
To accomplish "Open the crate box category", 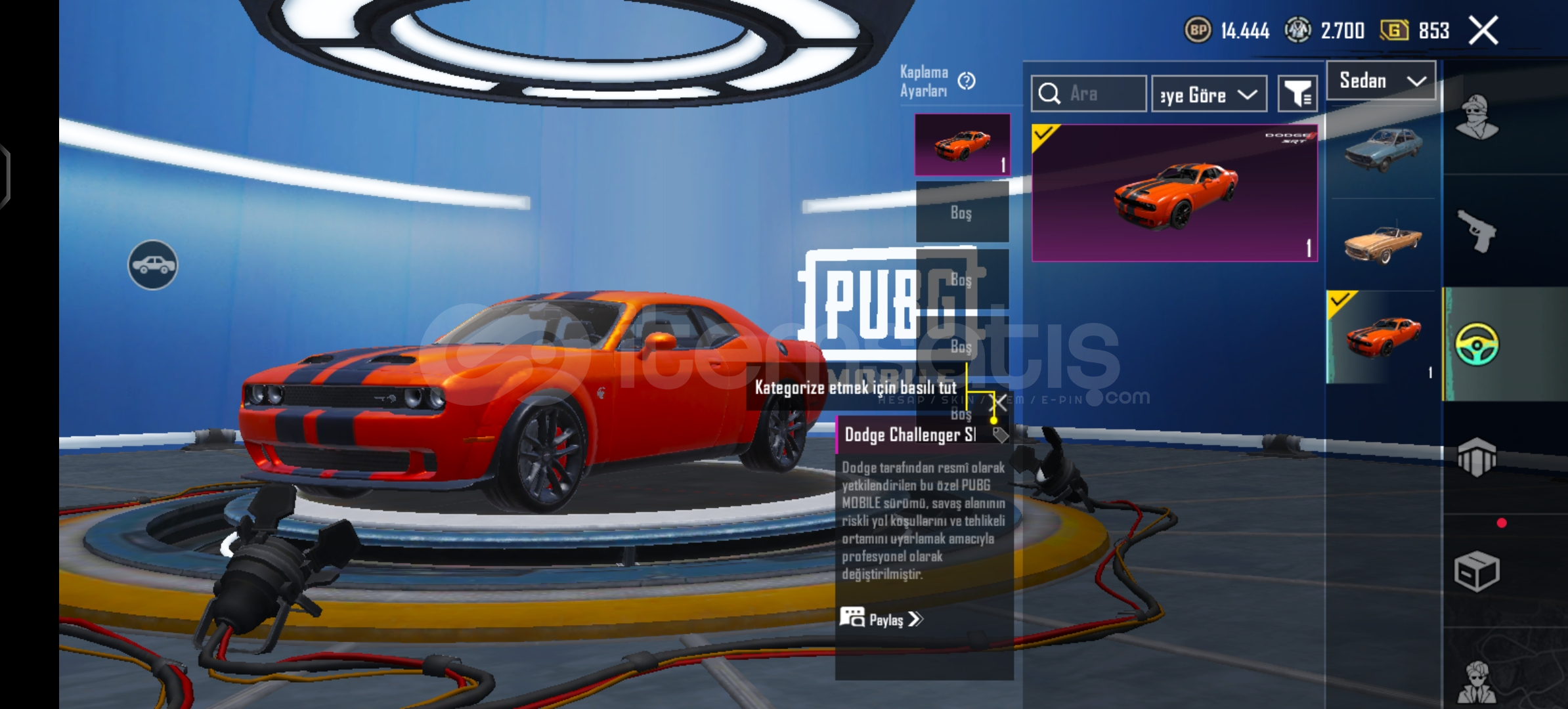I will tap(1477, 571).
